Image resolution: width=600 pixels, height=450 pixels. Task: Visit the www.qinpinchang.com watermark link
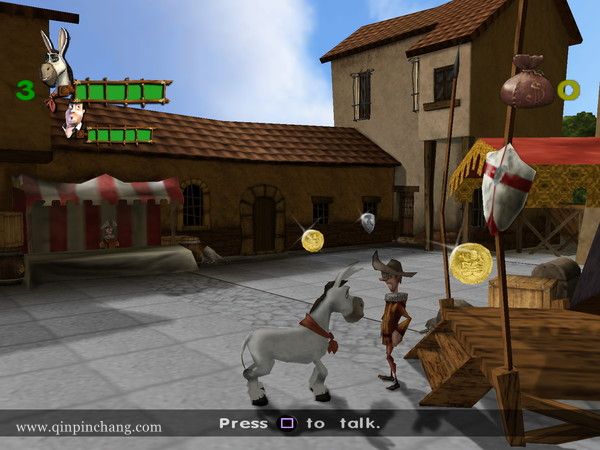88,427
